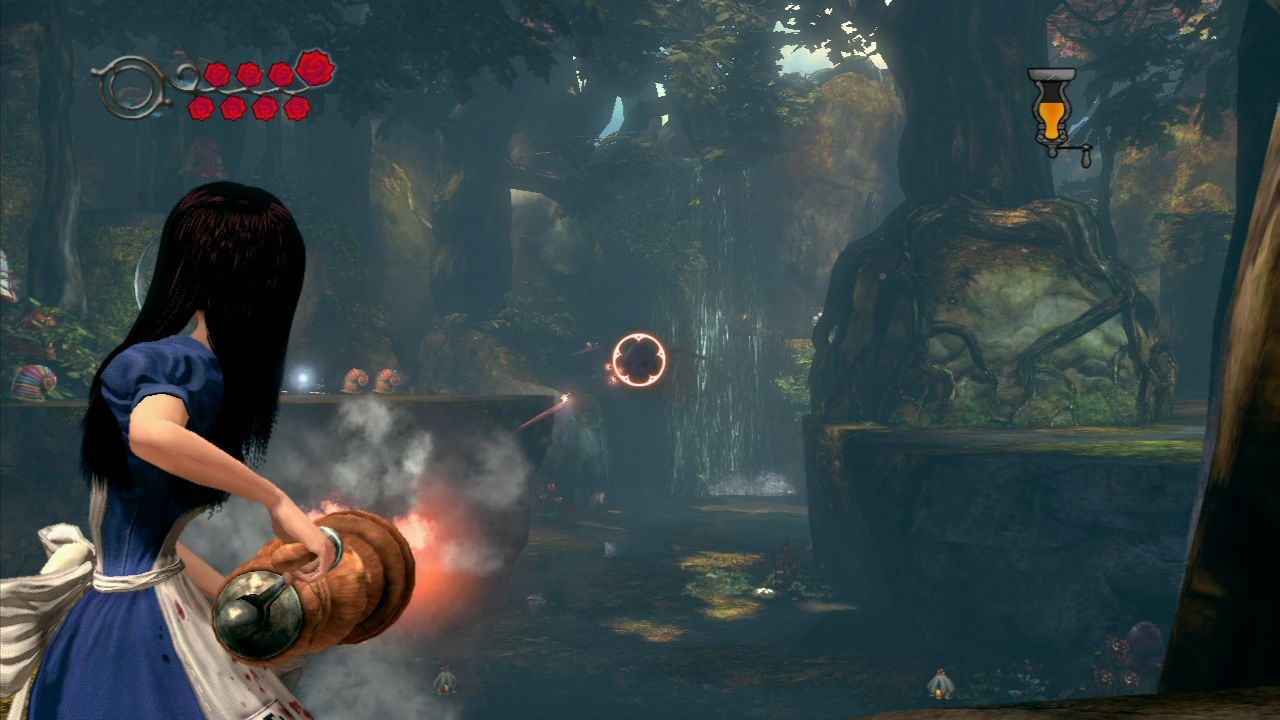Viewport: 1280px width, 720px height.
Task: Click the crank handle below the ammo vial
Action: click(x=1087, y=157)
